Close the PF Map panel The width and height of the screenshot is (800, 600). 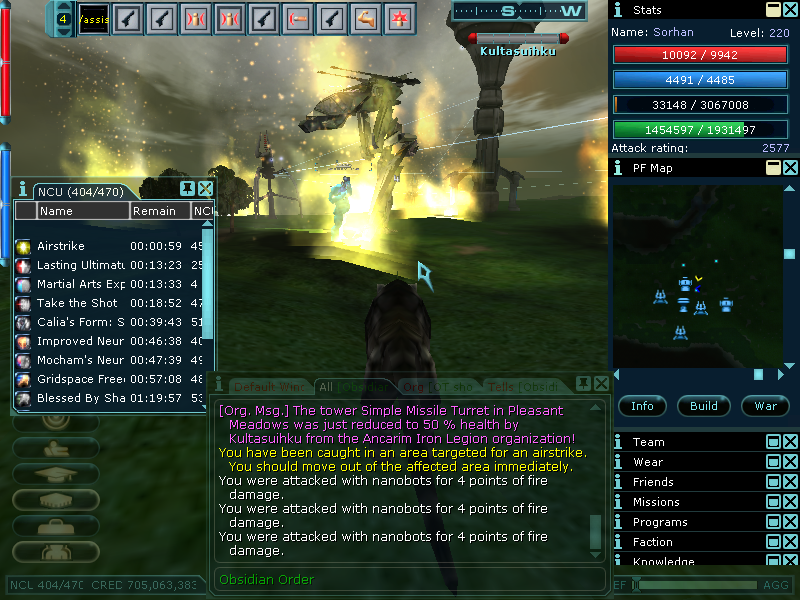tap(790, 168)
